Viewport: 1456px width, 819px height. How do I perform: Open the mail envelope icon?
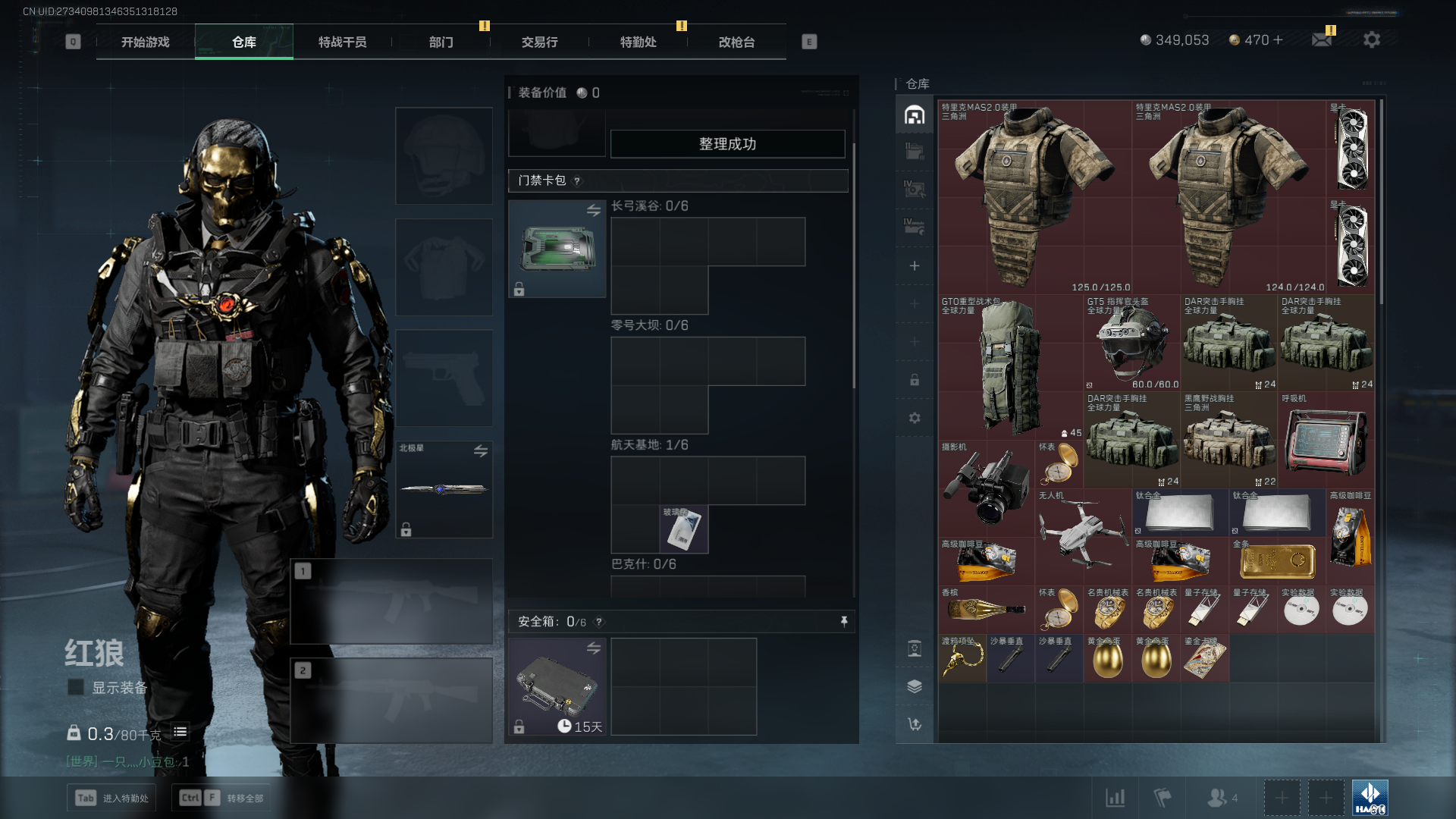pos(1322,39)
